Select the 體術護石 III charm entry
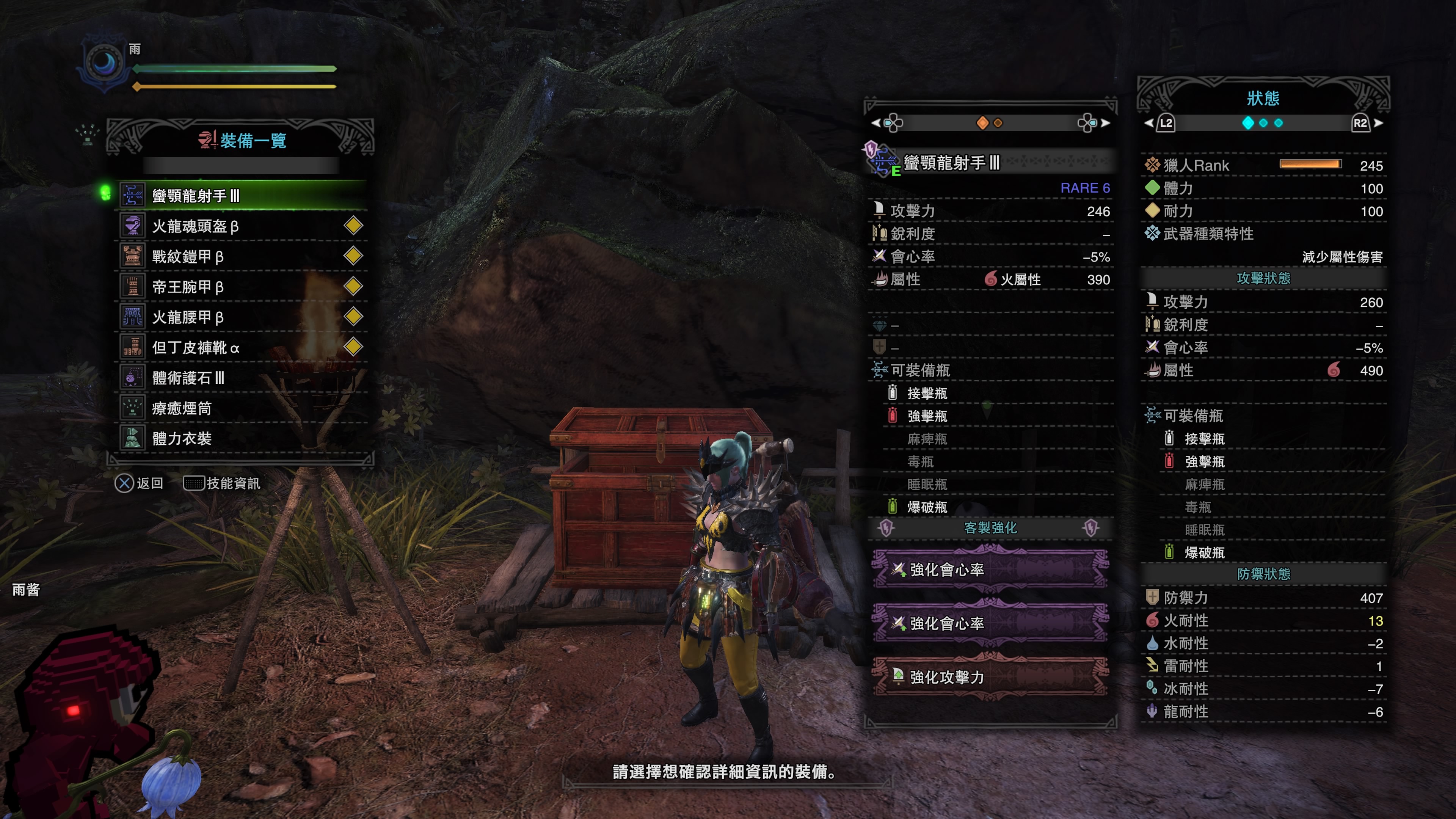The width and height of the screenshot is (1456, 819). 243,378
